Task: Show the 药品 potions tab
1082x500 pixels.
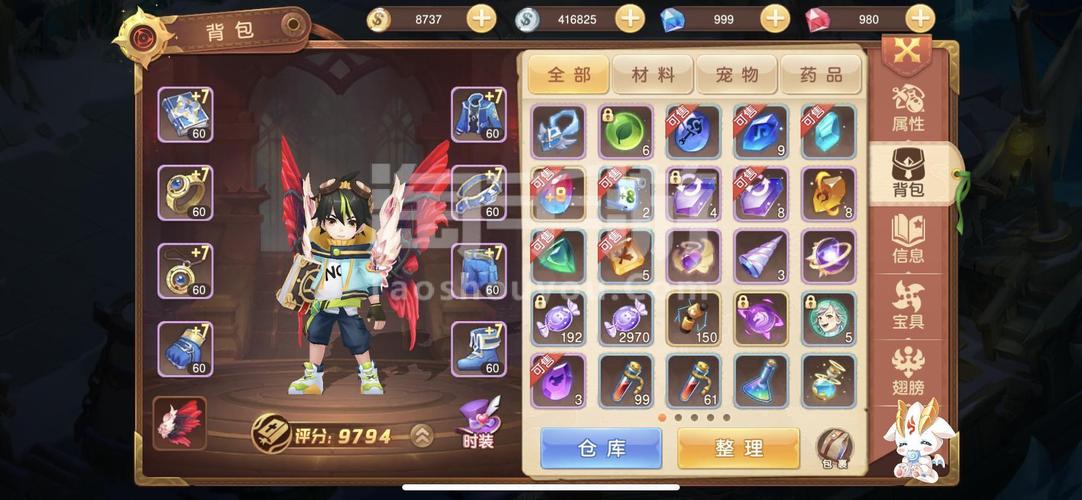Action: coord(820,74)
